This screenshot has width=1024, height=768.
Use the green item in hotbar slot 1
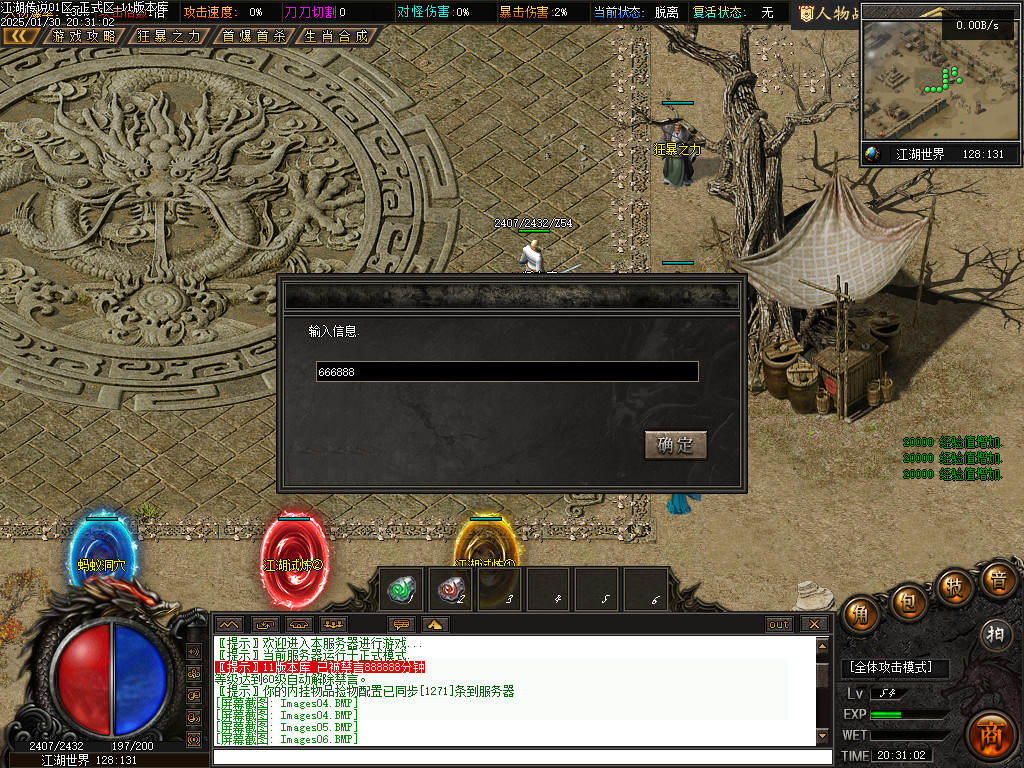click(x=403, y=589)
